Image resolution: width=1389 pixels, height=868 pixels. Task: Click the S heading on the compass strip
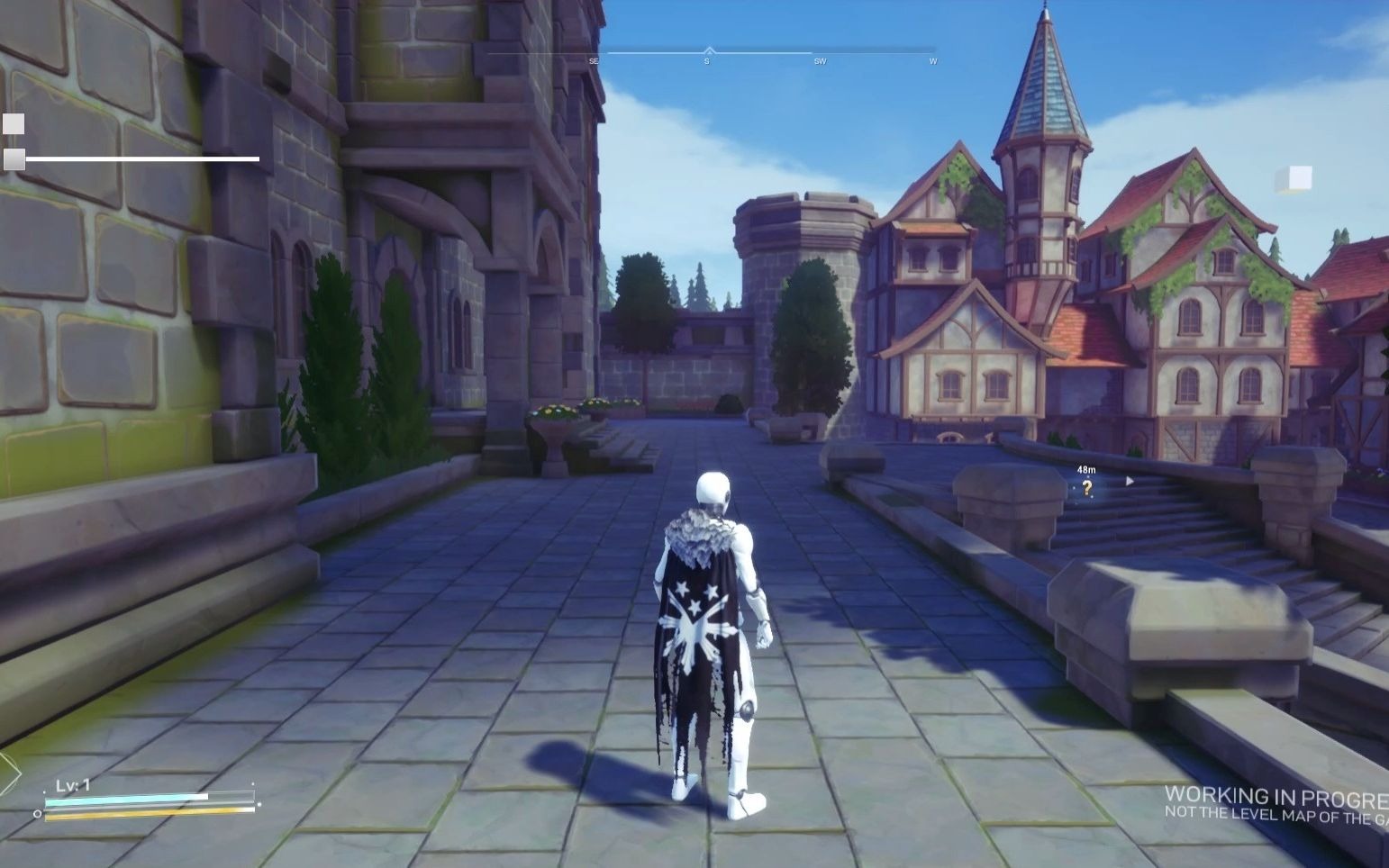click(x=706, y=61)
